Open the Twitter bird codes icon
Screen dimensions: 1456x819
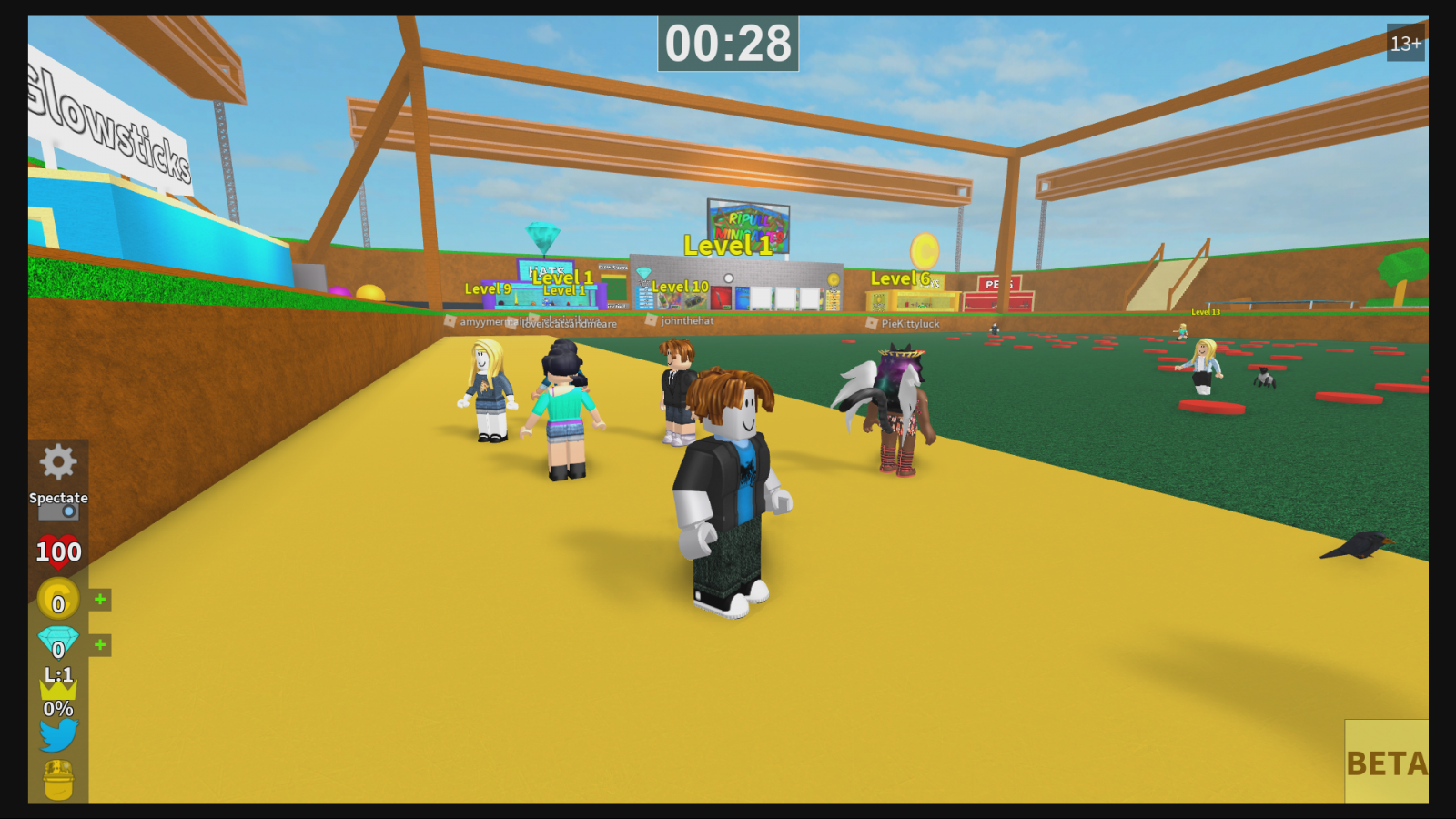(57, 734)
